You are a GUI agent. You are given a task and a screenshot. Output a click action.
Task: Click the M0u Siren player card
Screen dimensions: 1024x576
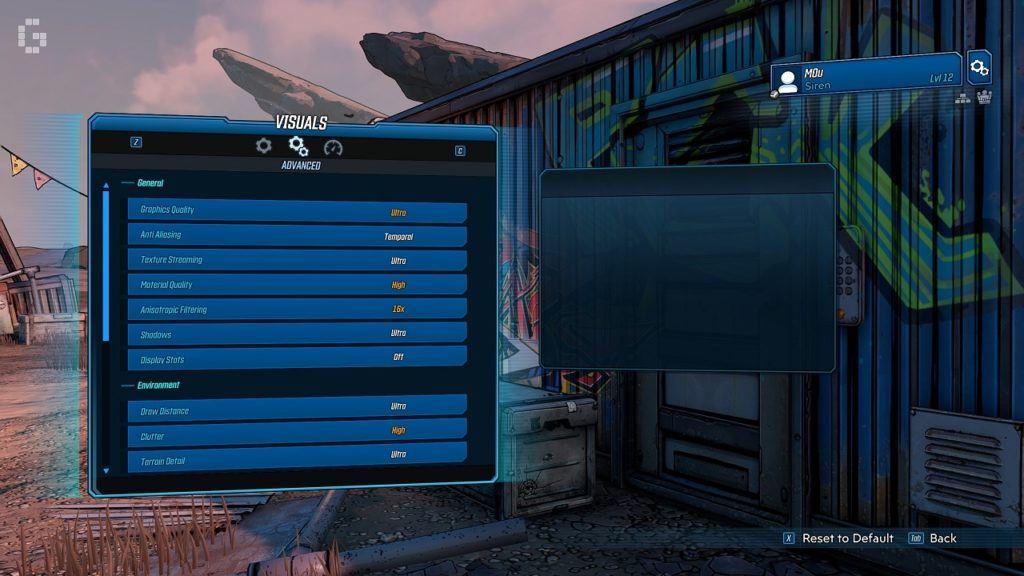pos(866,75)
